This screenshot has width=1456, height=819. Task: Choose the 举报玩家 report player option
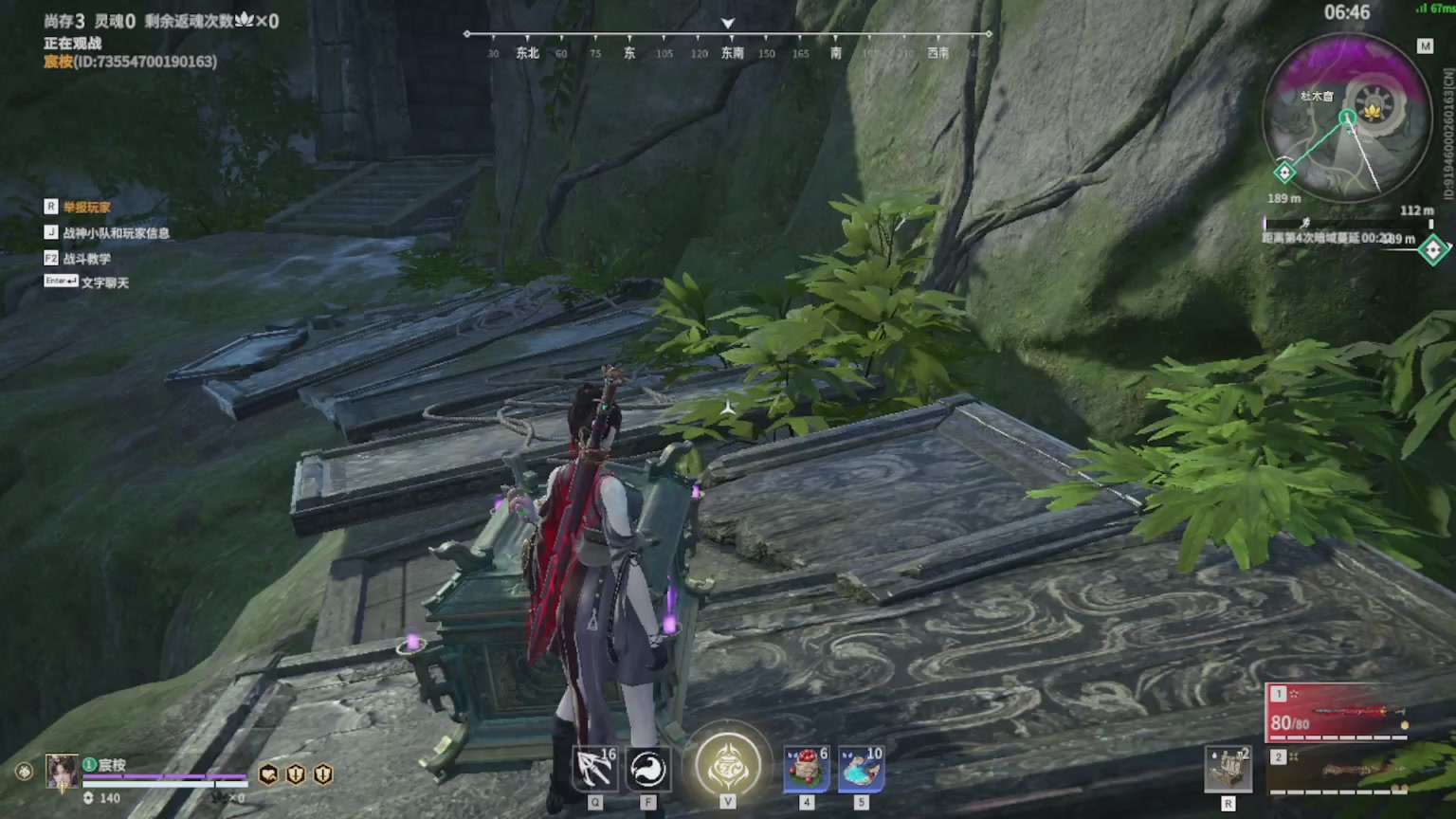[x=86, y=207]
